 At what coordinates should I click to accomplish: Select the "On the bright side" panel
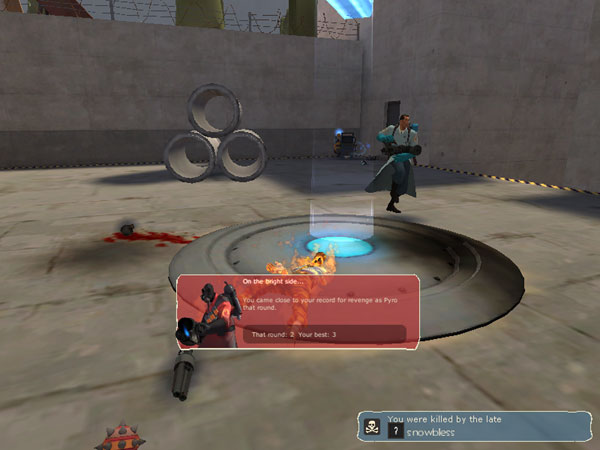tap(297, 313)
